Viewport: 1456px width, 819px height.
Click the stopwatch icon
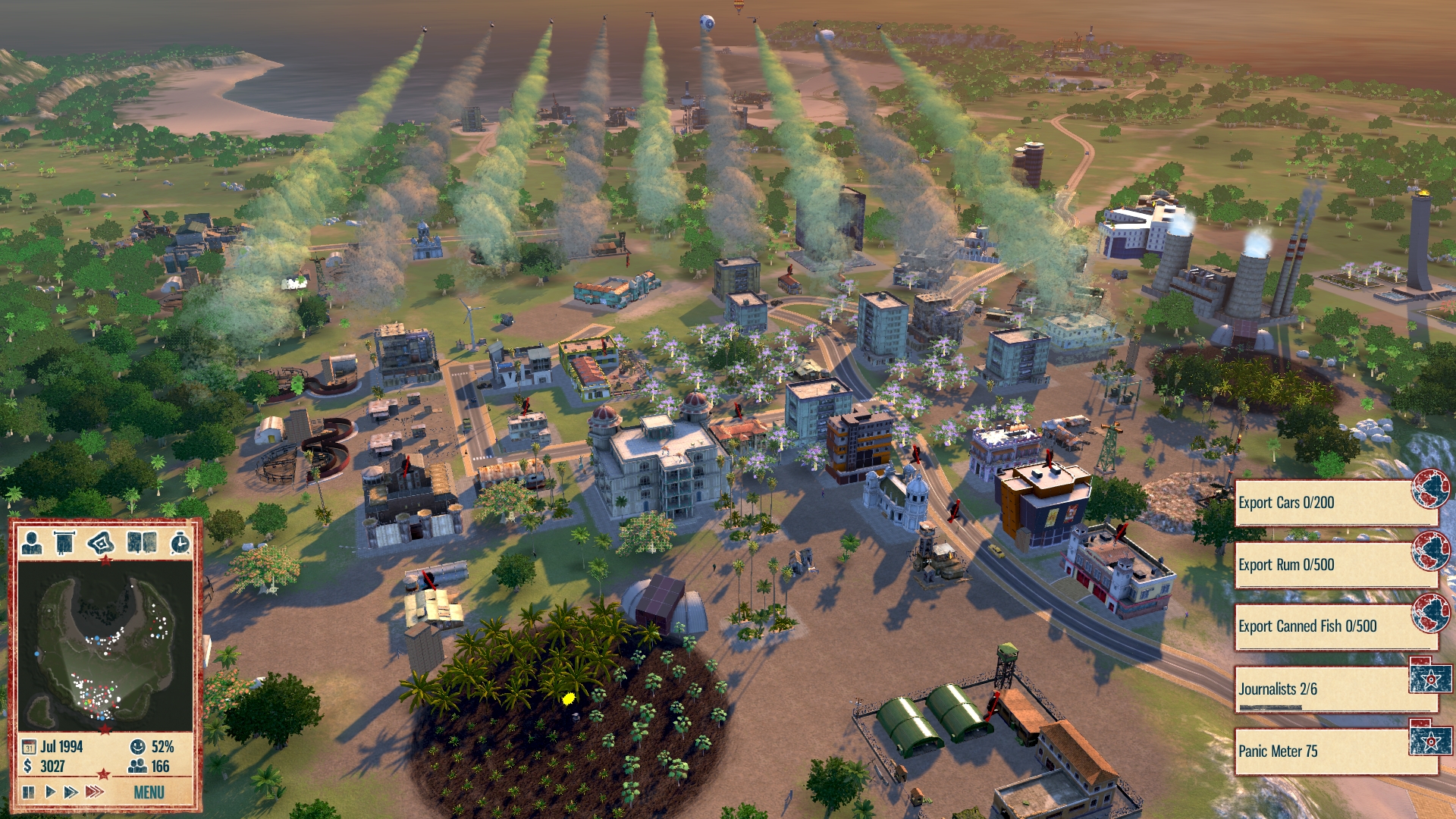point(180,543)
